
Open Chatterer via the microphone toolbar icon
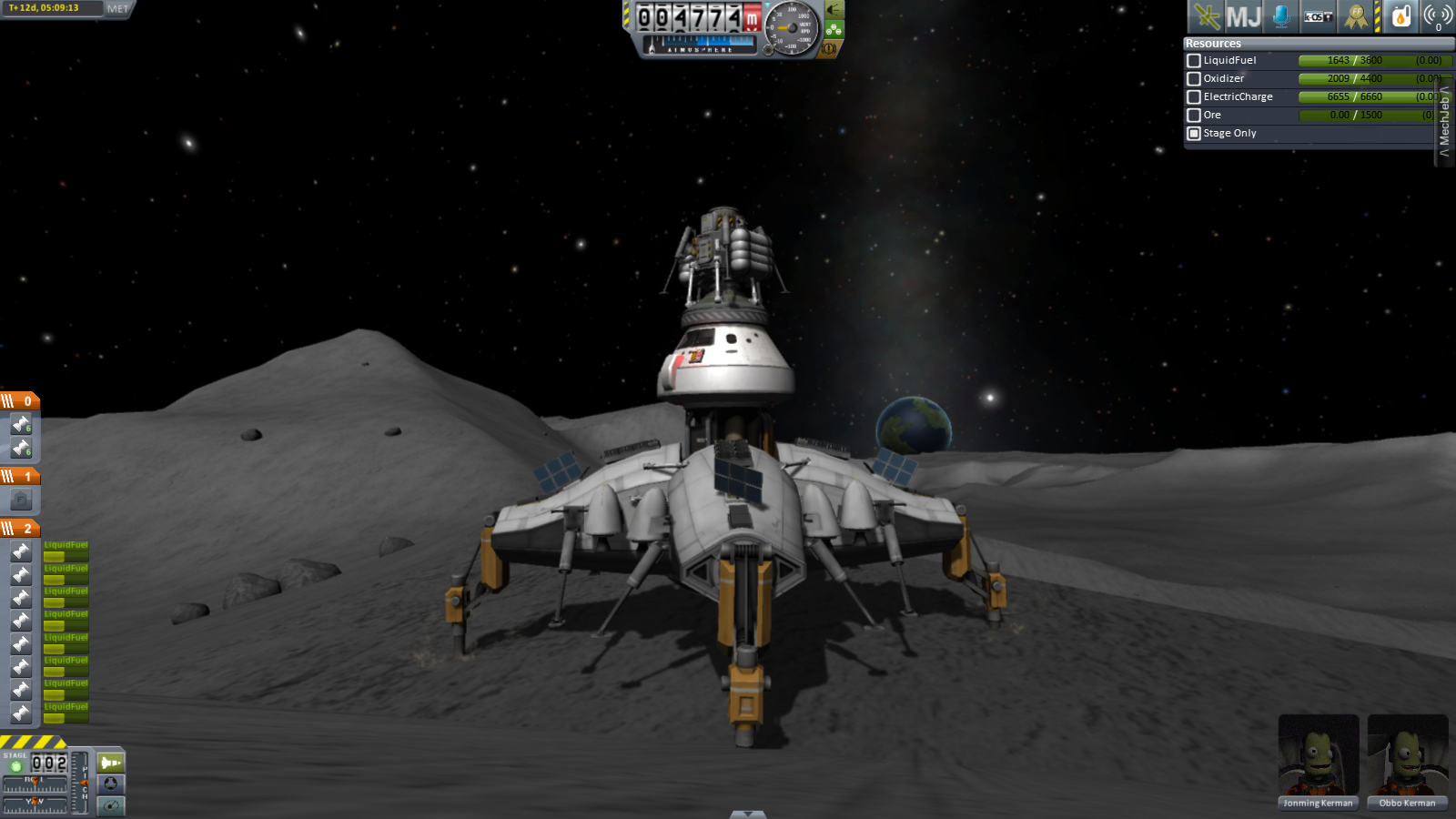click(1279, 15)
